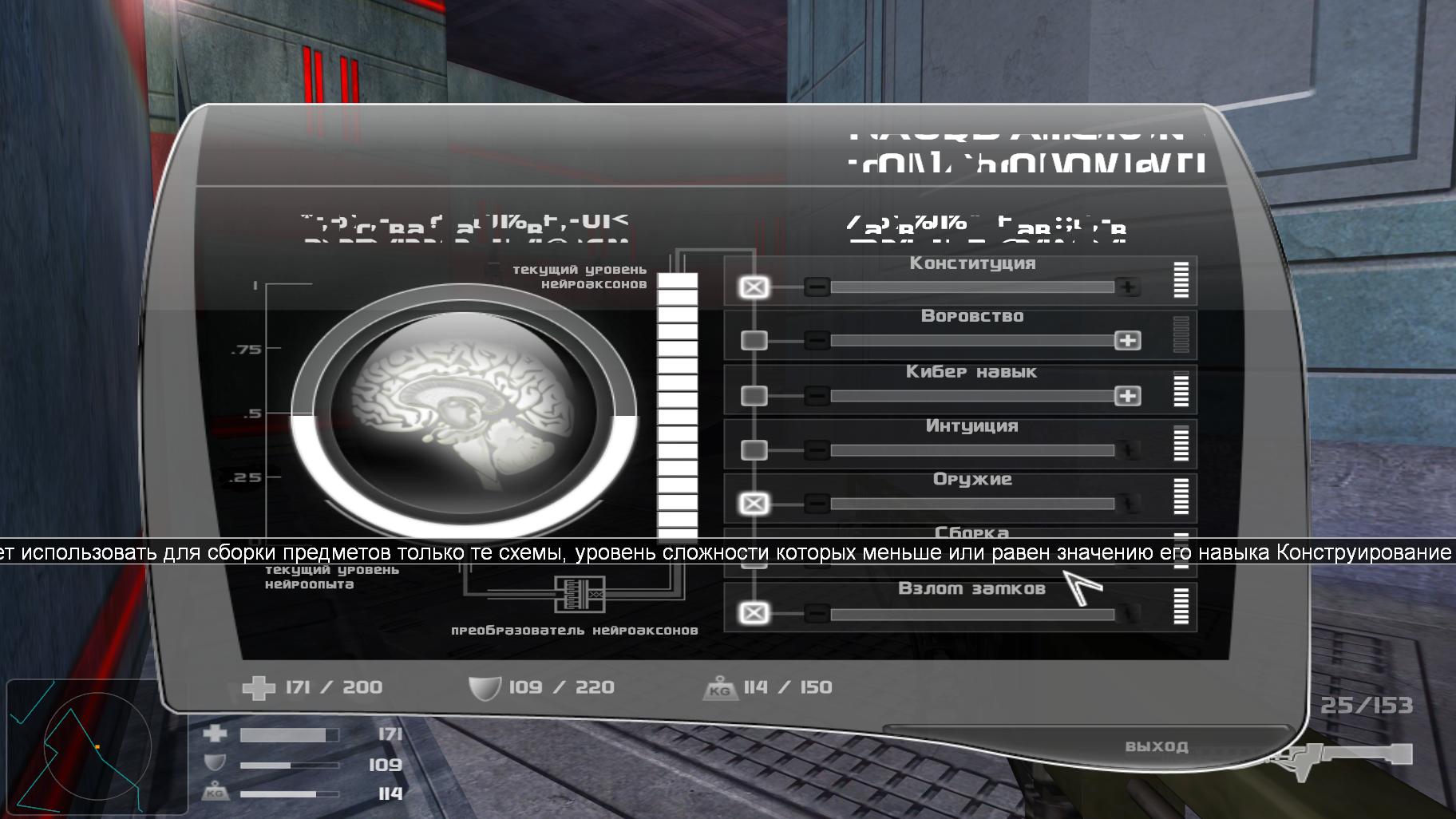The height and width of the screenshot is (819, 1456).
Task: Adjust the Взлом замков skill slider
Action: 974,613
